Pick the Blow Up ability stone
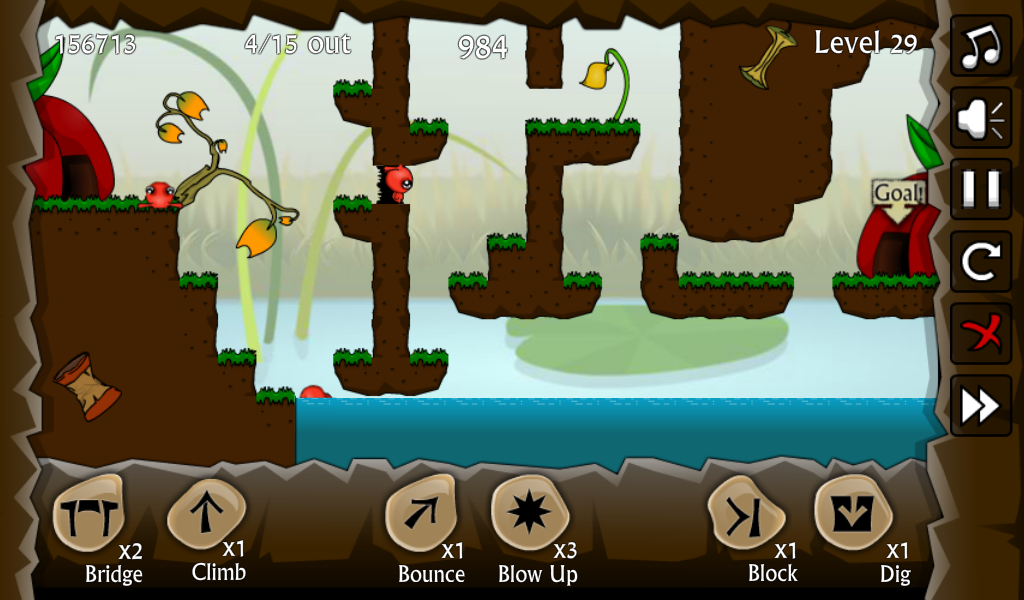 (529, 513)
